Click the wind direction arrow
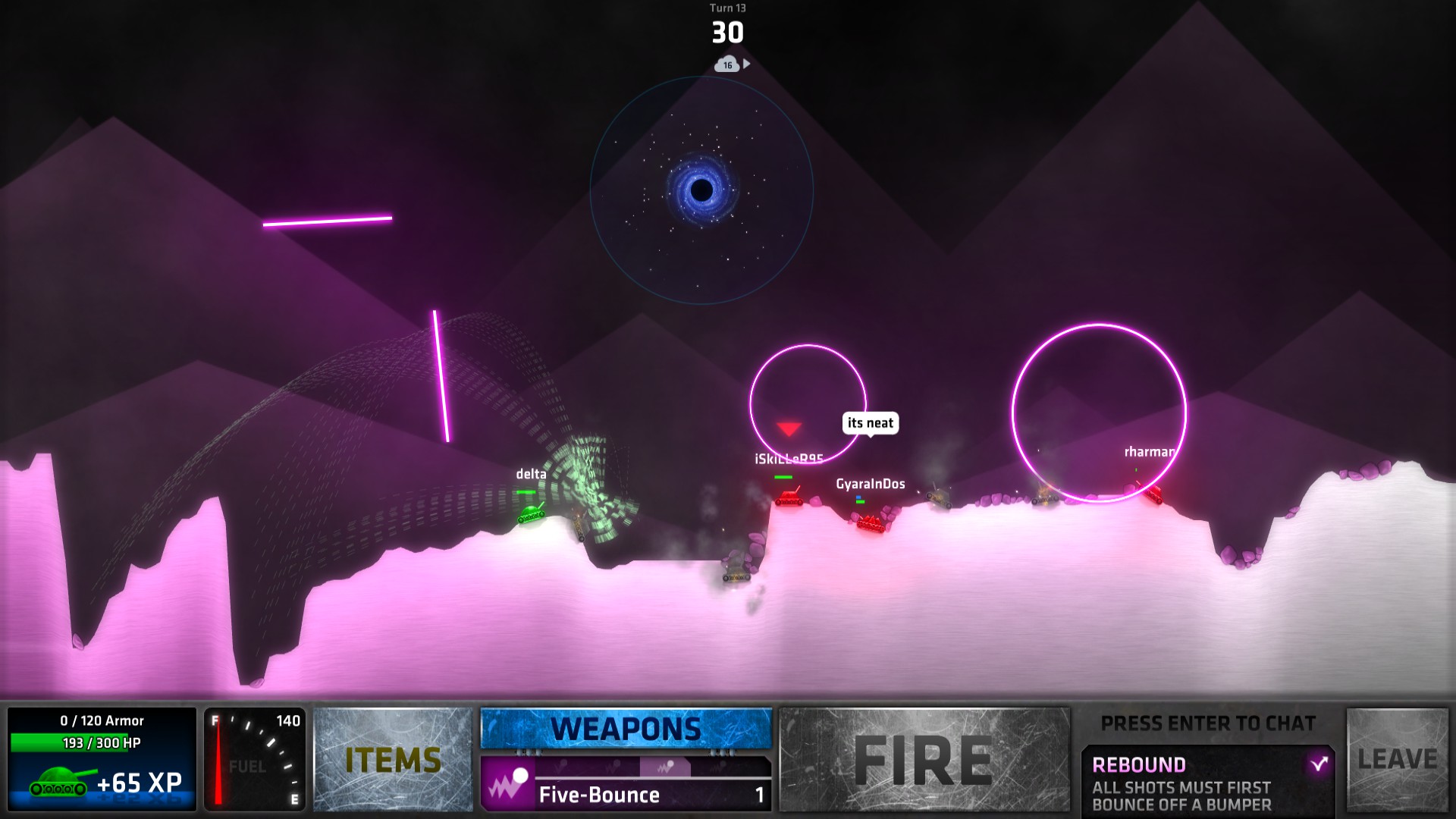Image resolution: width=1456 pixels, height=819 pixels. pos(748,64)
